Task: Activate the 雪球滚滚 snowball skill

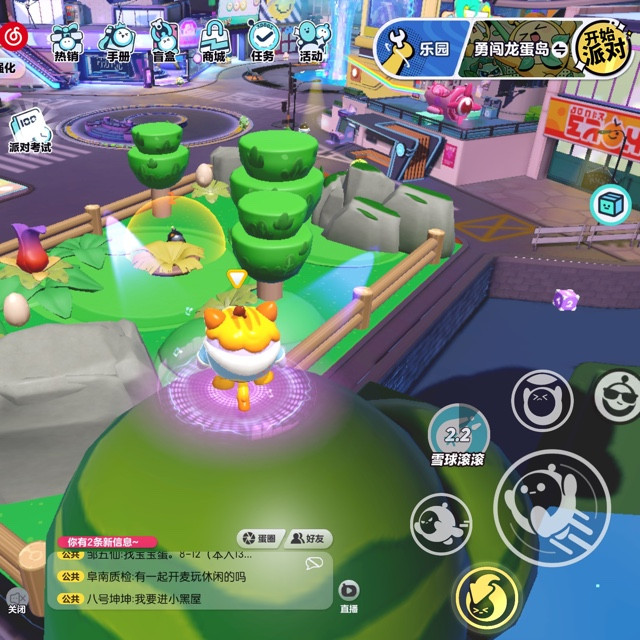Action: 458,436
